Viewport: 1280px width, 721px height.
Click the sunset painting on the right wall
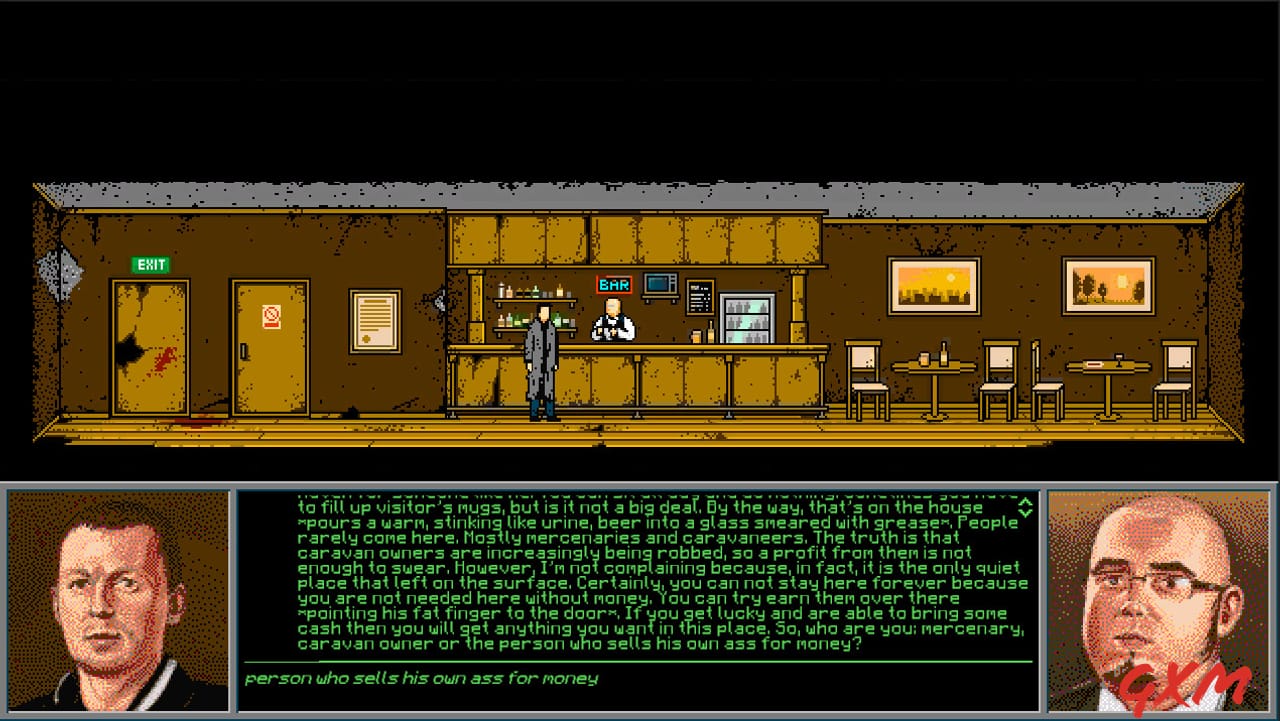pyautogui.click(x=933, y=283)
